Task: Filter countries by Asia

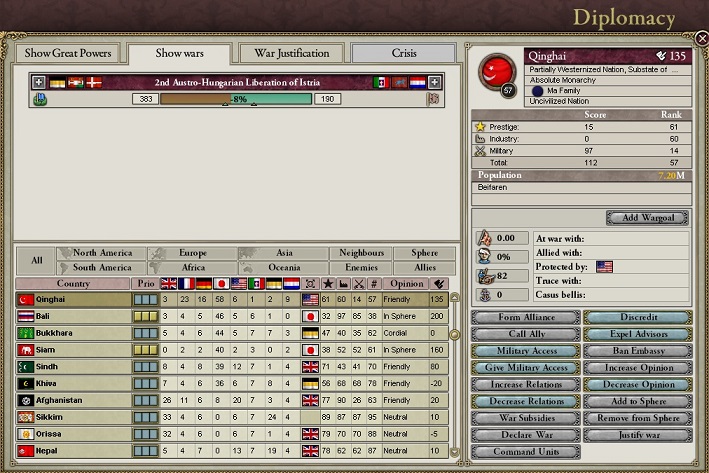Action: tap(284, 254)
